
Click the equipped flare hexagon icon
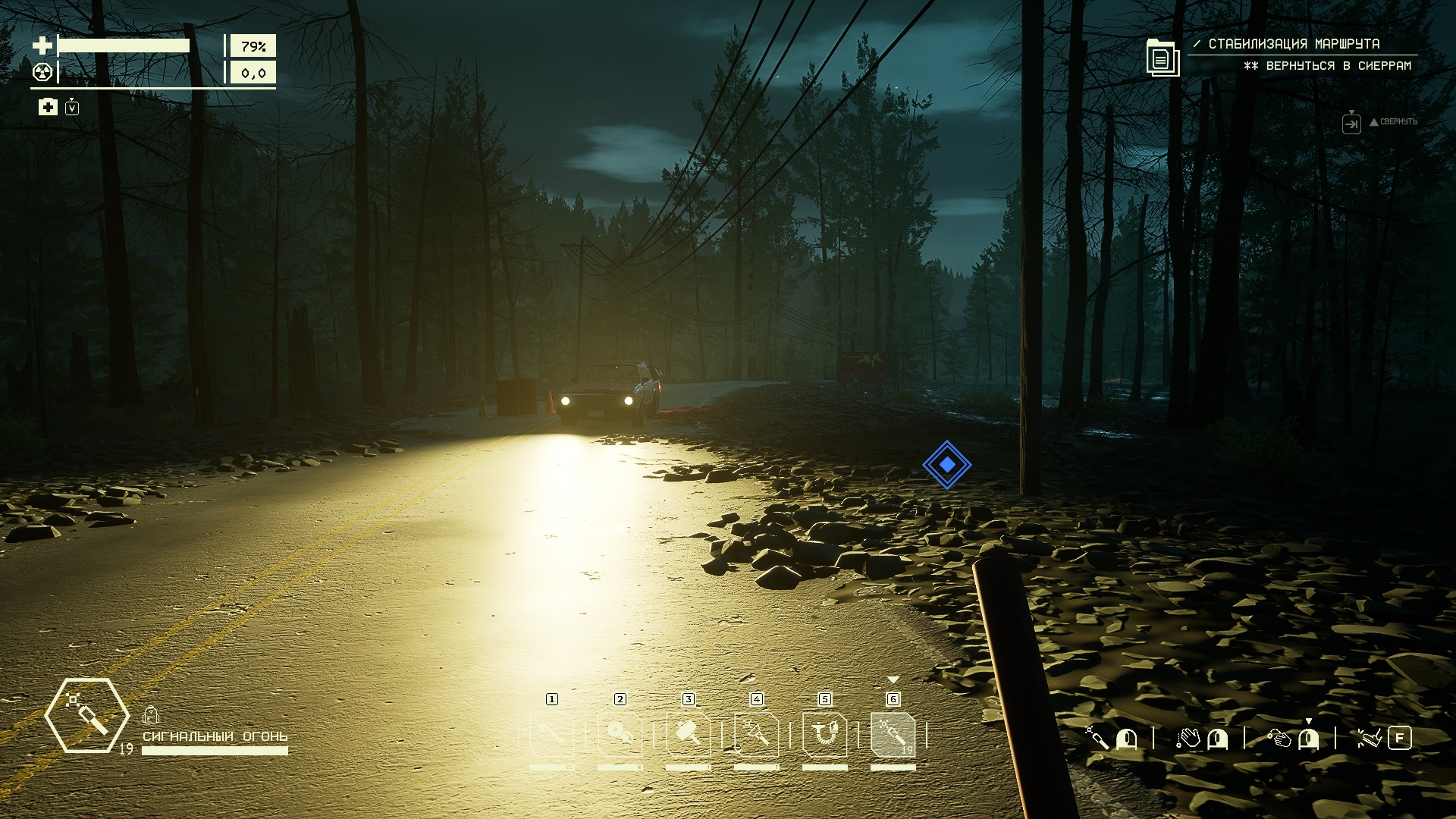(86, 715)
